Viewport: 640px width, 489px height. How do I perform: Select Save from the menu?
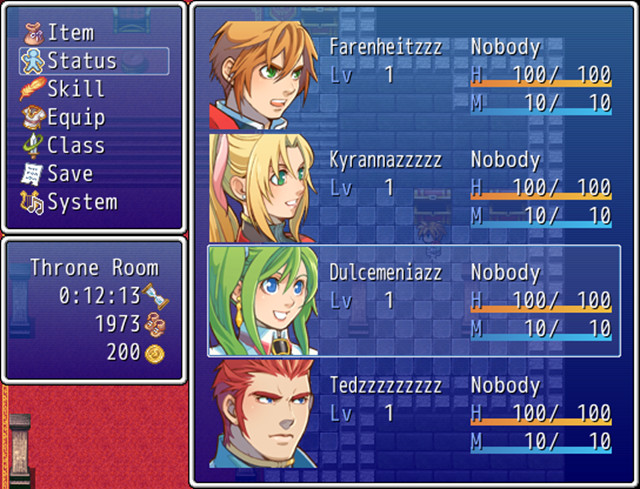click(x=70, y=173)
